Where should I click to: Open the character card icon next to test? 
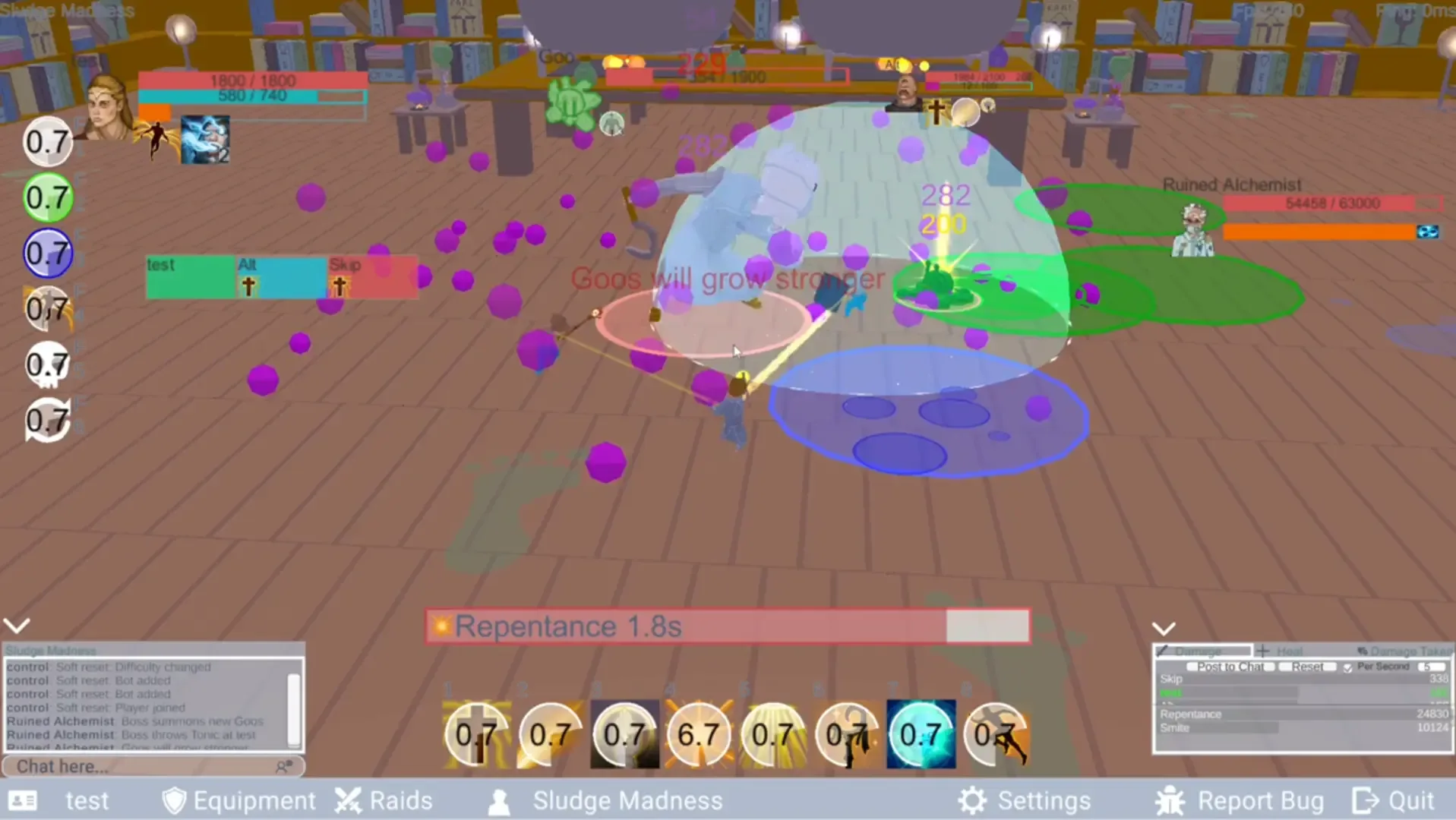coord(23,799)
